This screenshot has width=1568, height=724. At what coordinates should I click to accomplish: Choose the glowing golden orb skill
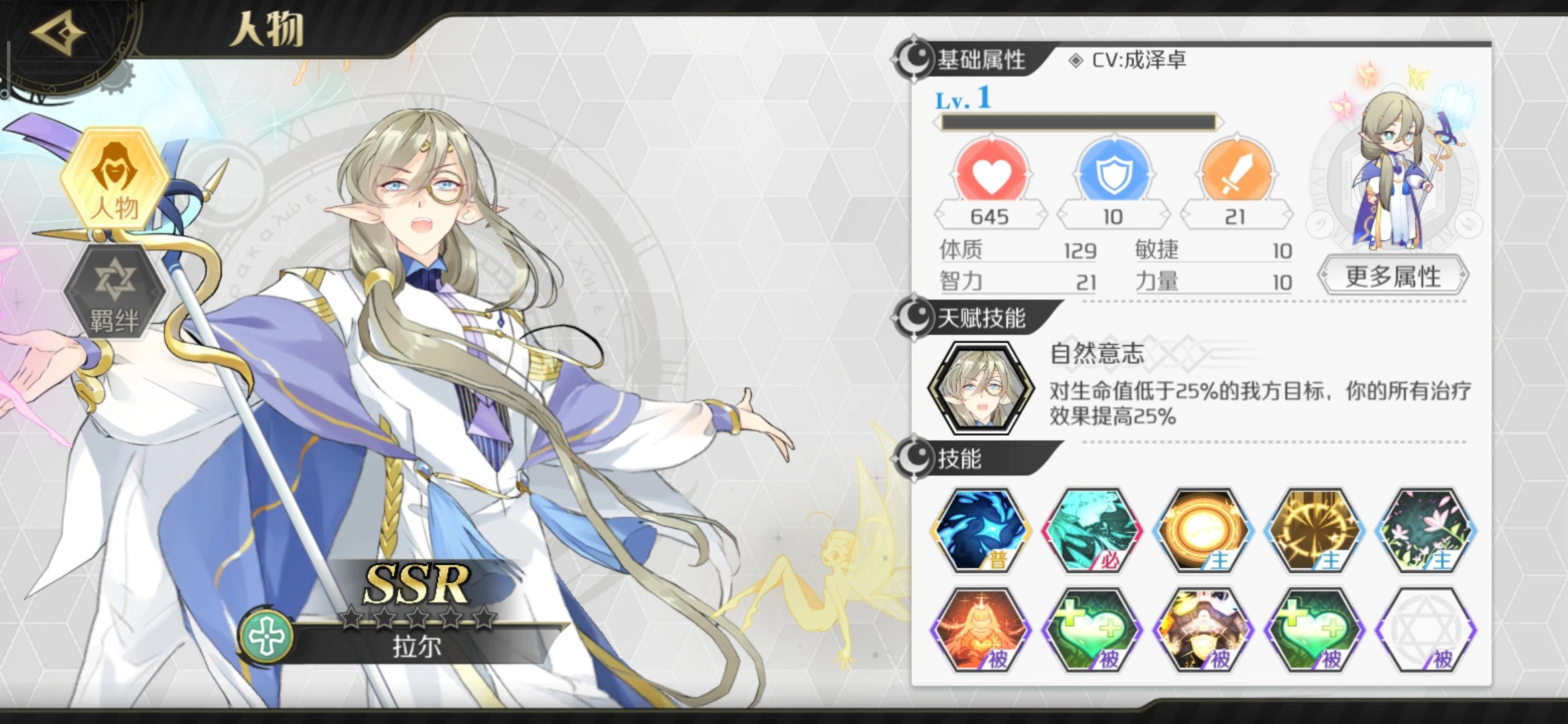click(1203, 530)
